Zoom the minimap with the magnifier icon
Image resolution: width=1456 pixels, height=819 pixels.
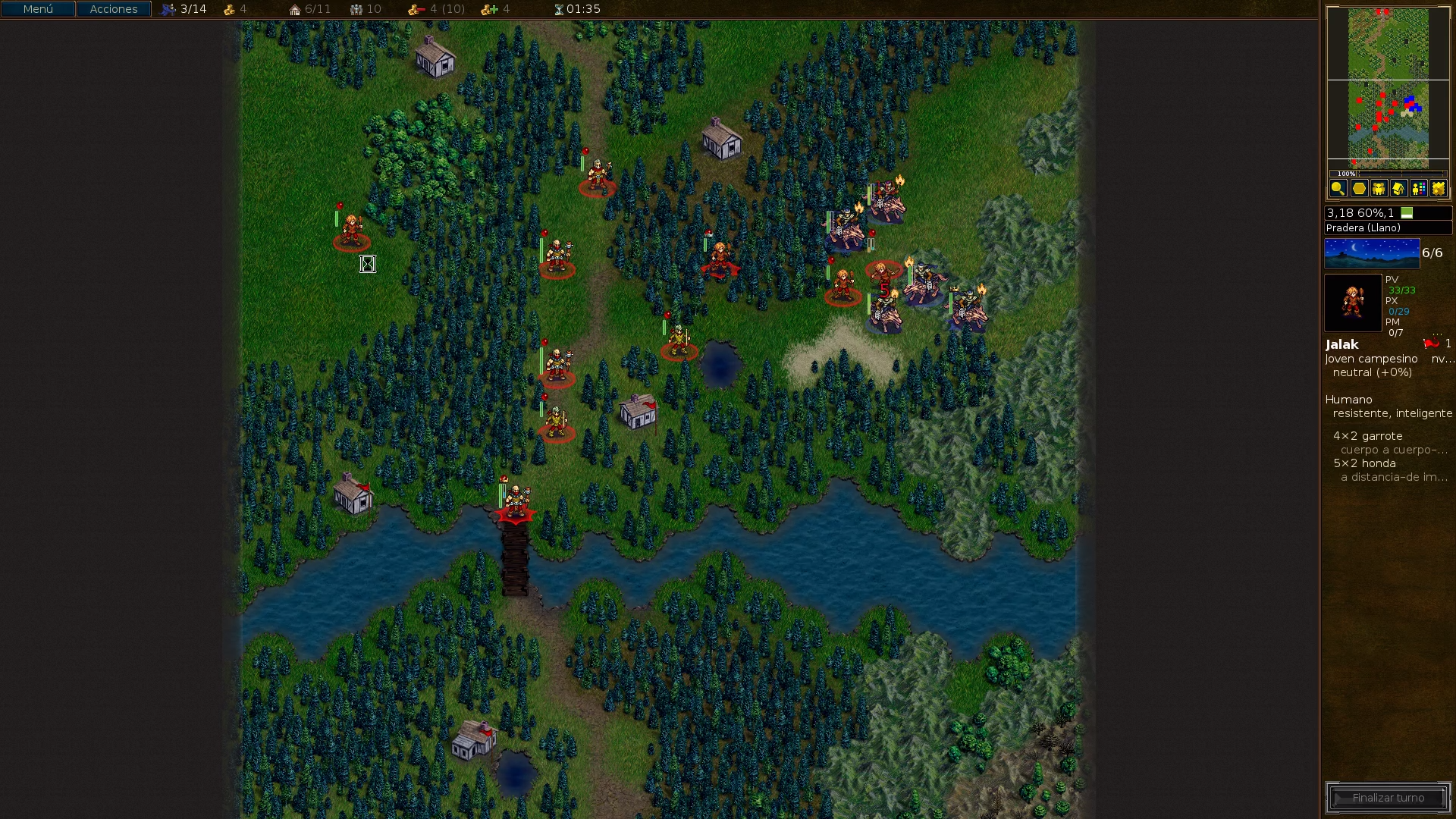[1338, 188]
